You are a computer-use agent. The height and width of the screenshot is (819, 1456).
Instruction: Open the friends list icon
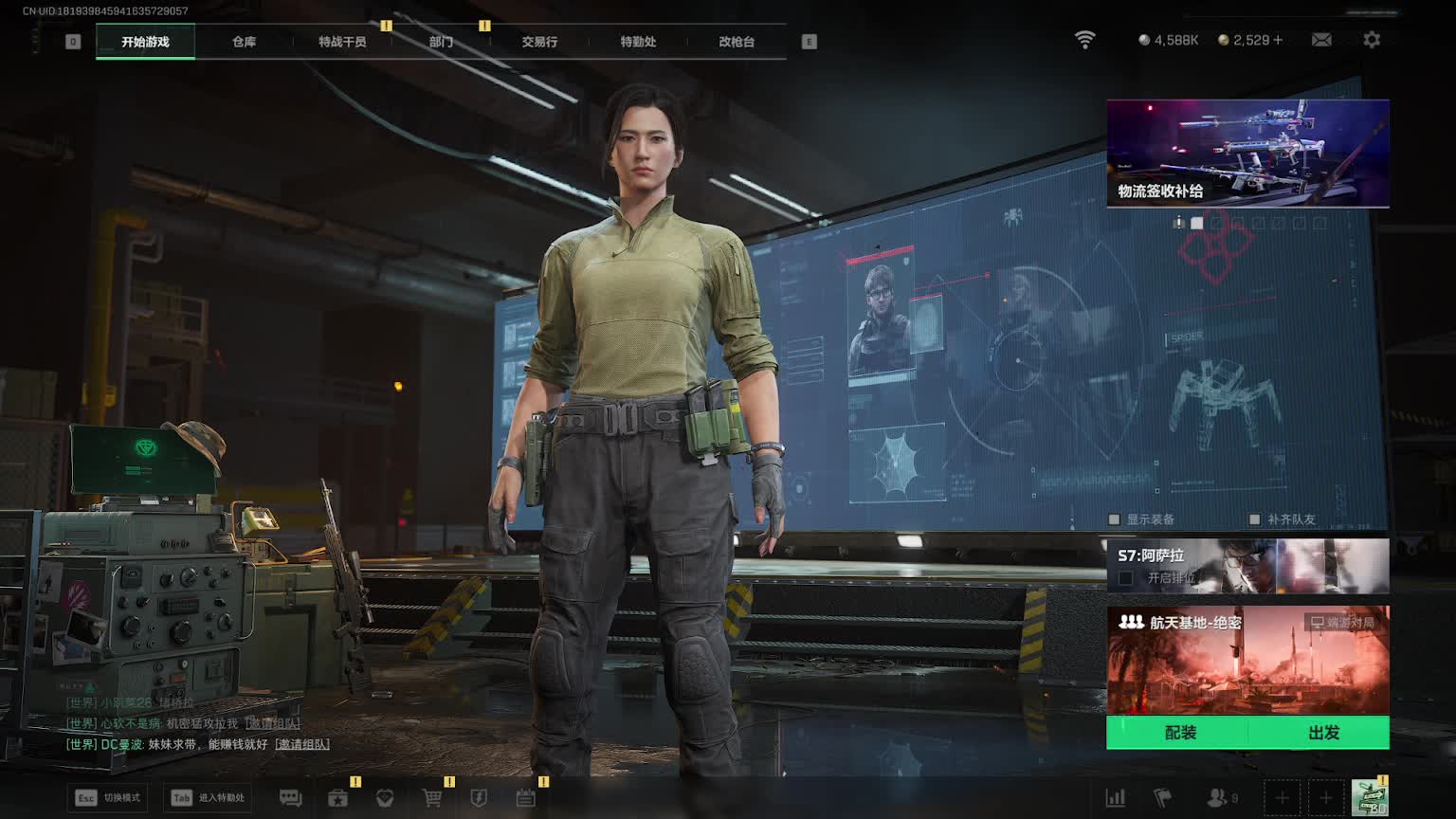coord(1217,798)
